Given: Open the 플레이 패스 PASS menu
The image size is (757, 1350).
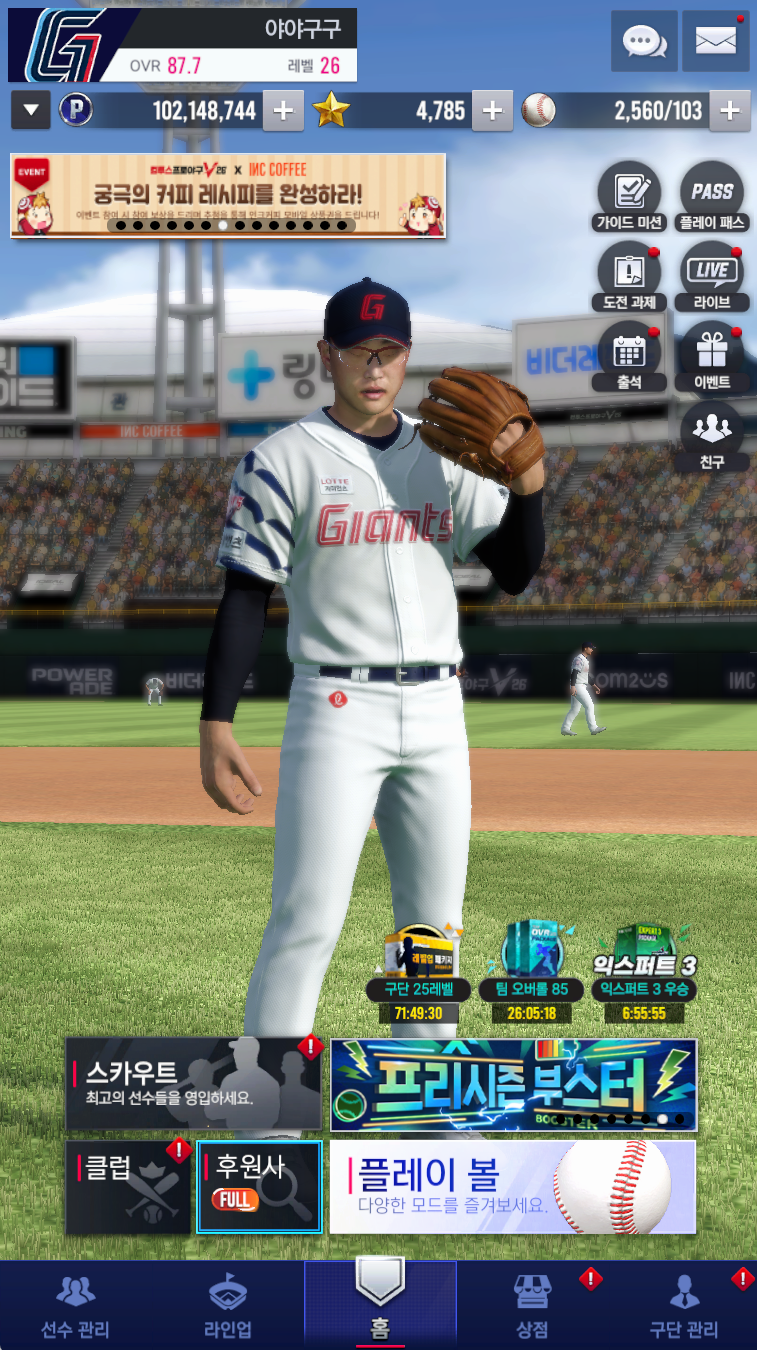Looking at the screenshot, I should [x=711, y=196].
